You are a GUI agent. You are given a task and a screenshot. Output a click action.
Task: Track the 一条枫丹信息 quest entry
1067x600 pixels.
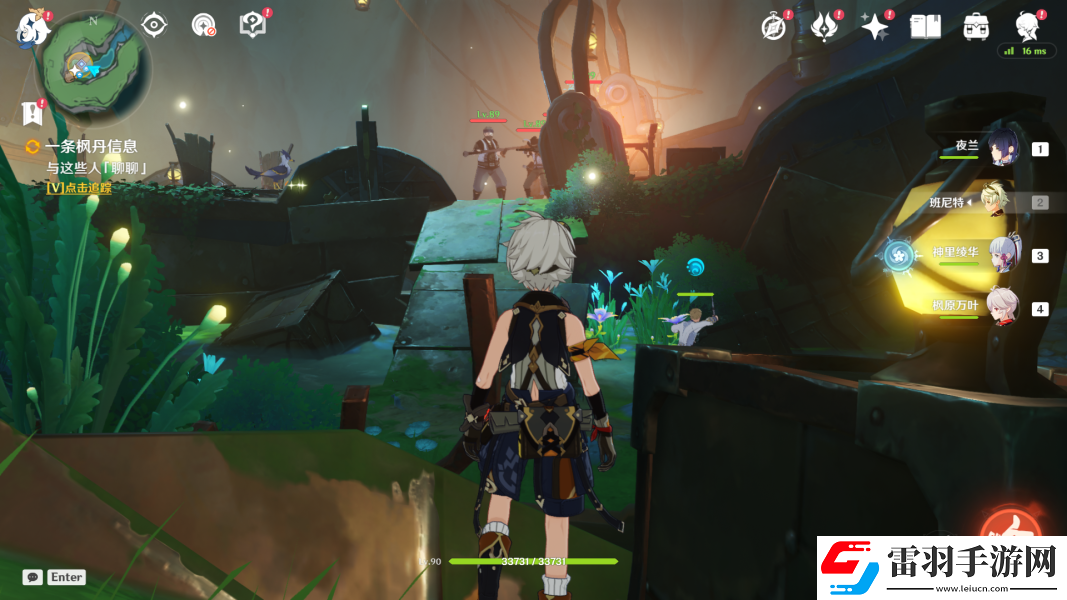click(x=90, y=147)
